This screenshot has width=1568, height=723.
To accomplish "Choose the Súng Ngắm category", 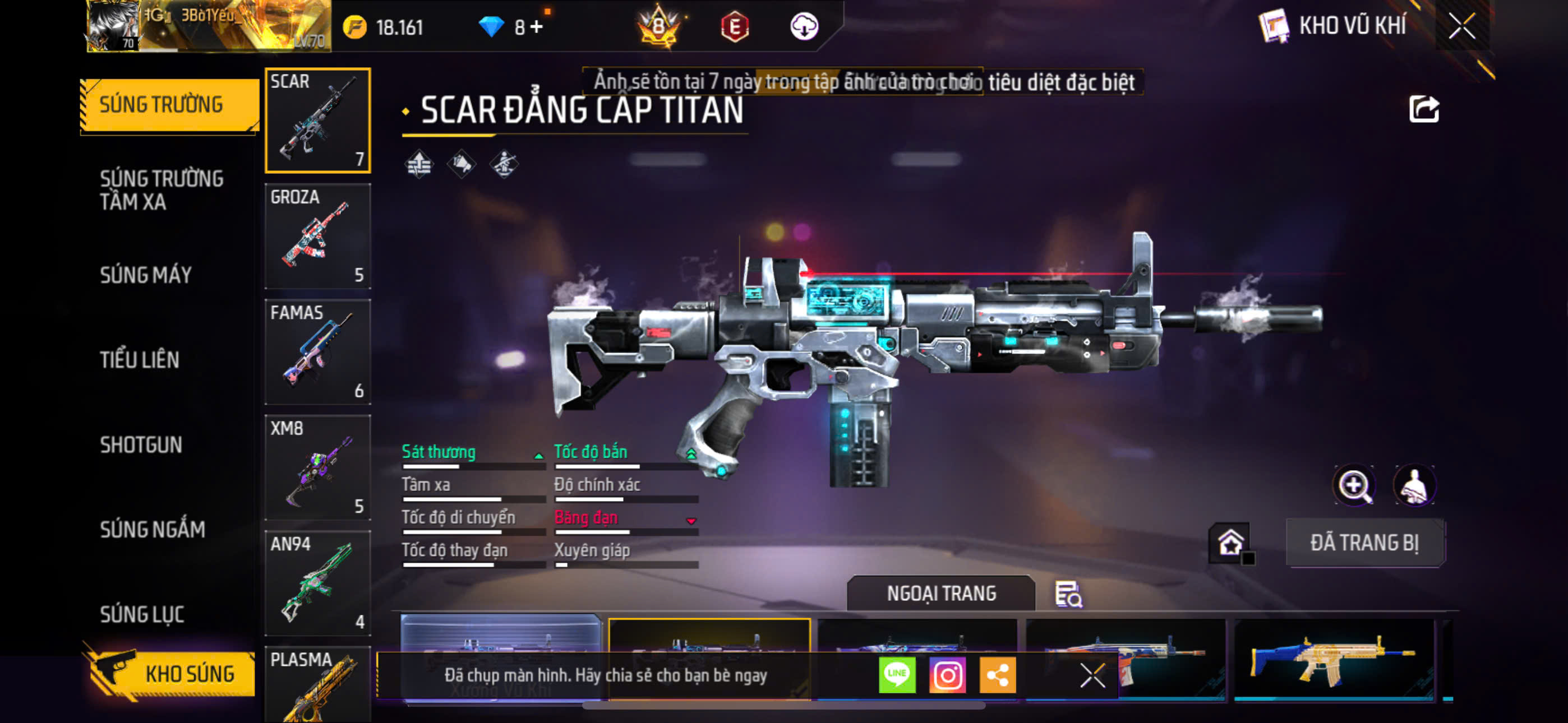I will (x=152, y=530).
